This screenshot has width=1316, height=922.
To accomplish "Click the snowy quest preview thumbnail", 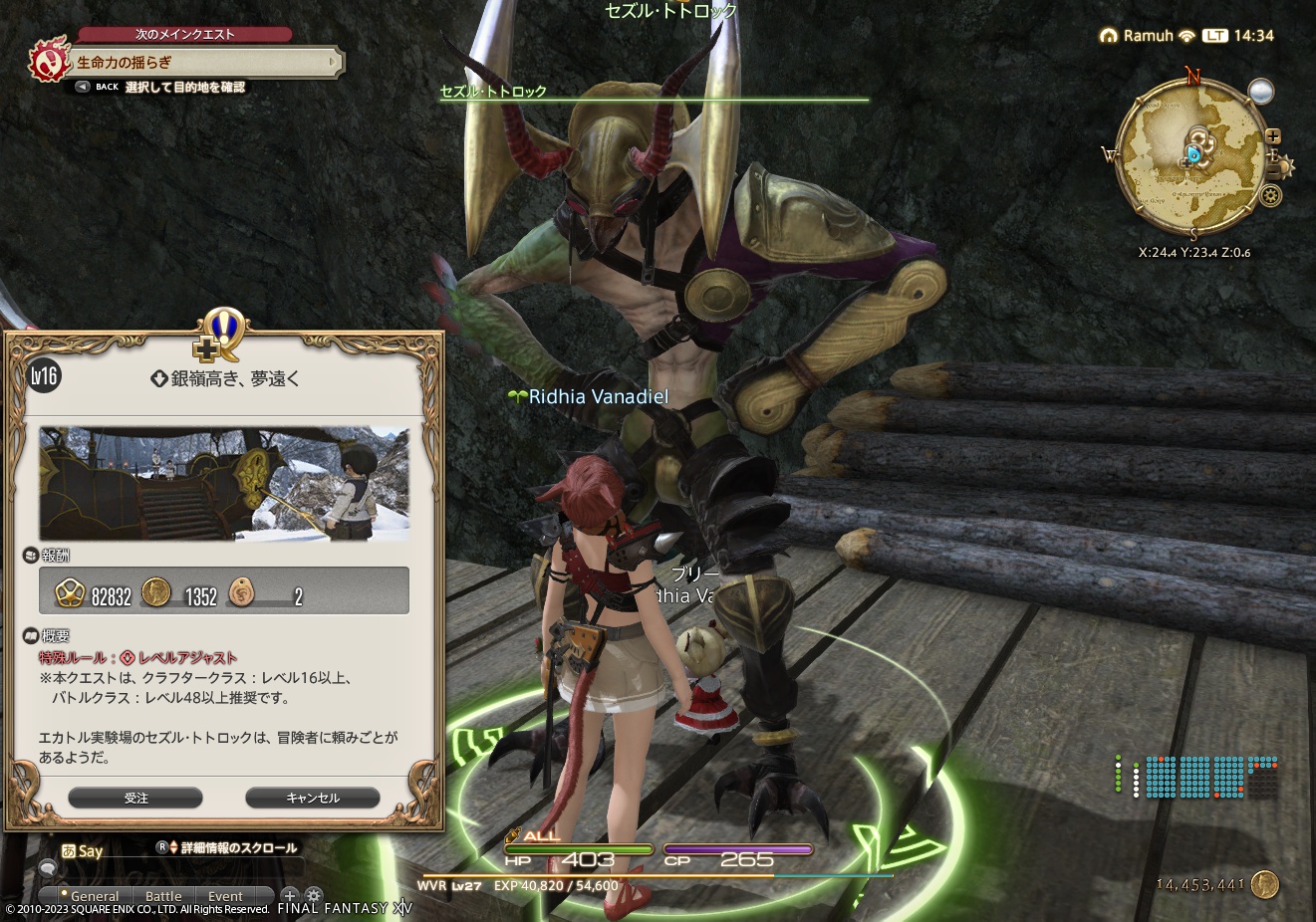I will point(223,484).
